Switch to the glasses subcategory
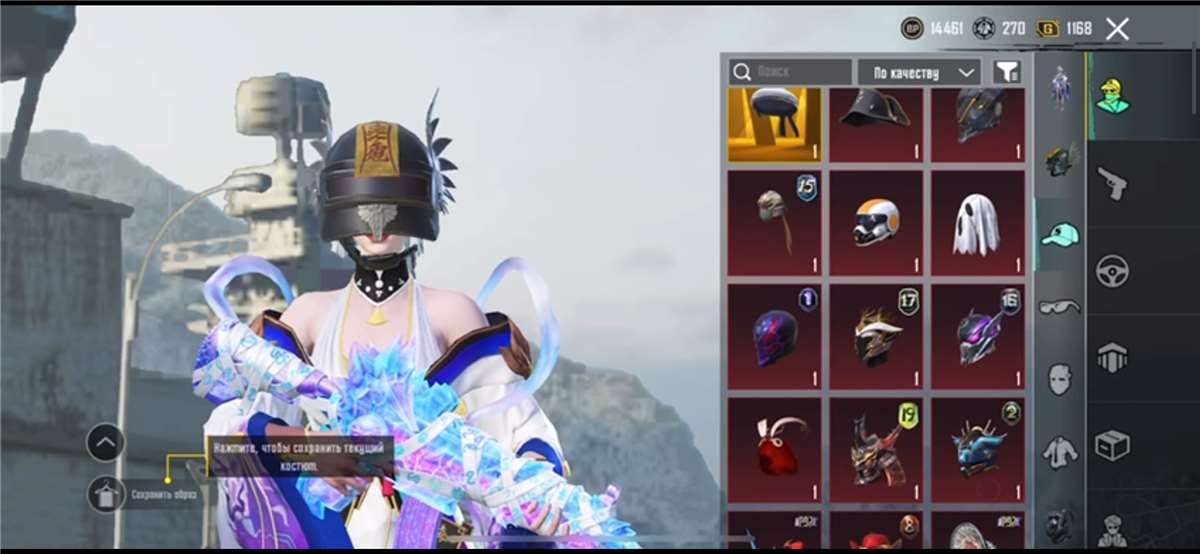This screenshot has height=554, width=1200. coord(1060,307)
